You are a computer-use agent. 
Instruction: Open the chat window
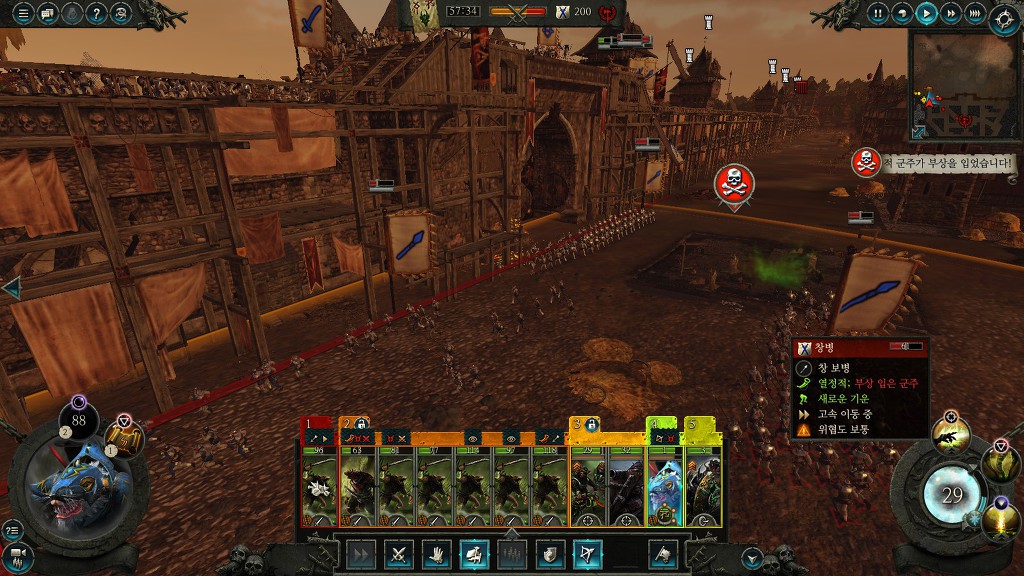pos(48,14)
